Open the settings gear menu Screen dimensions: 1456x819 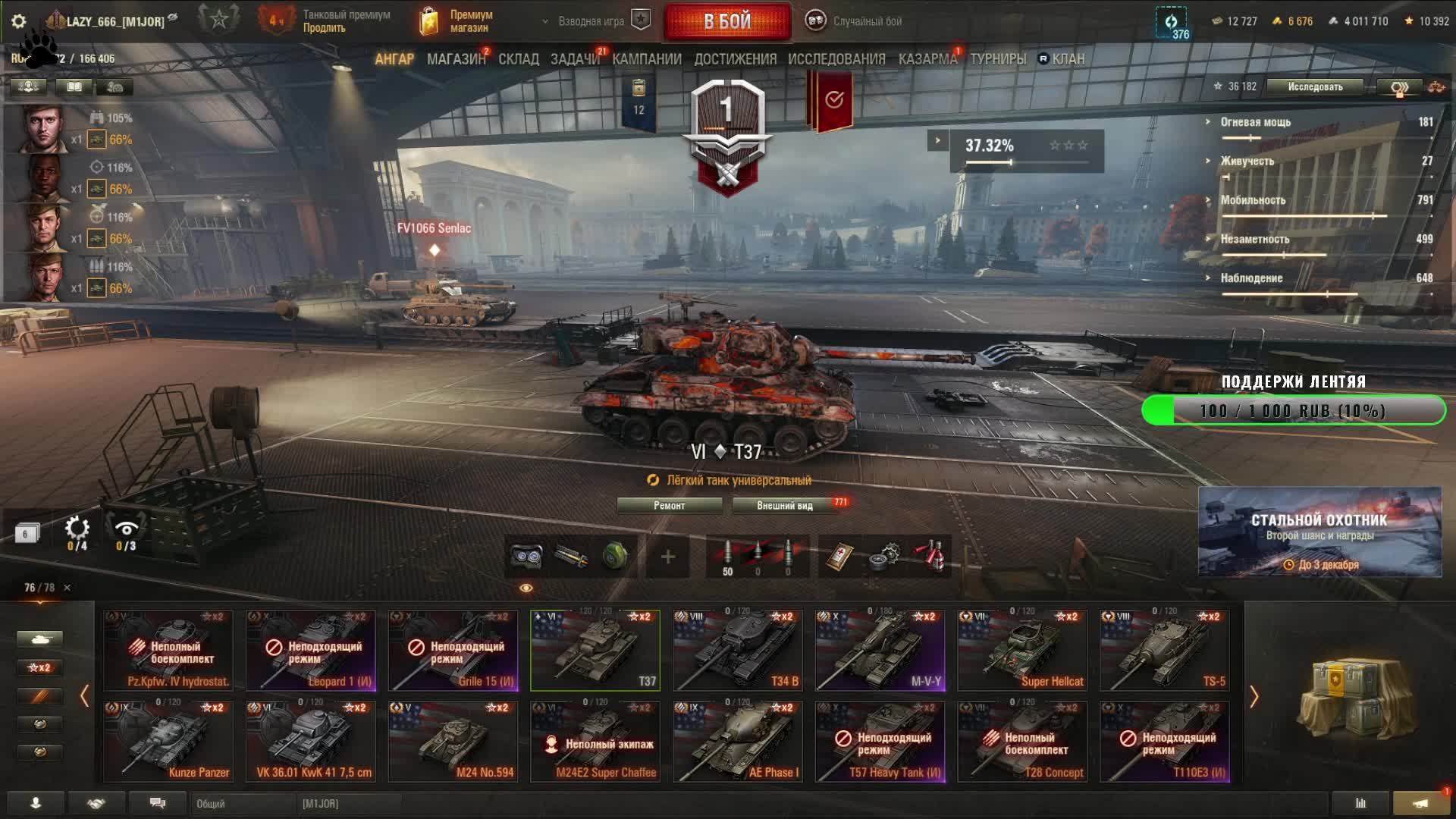pyautogui.click(x=19, y=21)
